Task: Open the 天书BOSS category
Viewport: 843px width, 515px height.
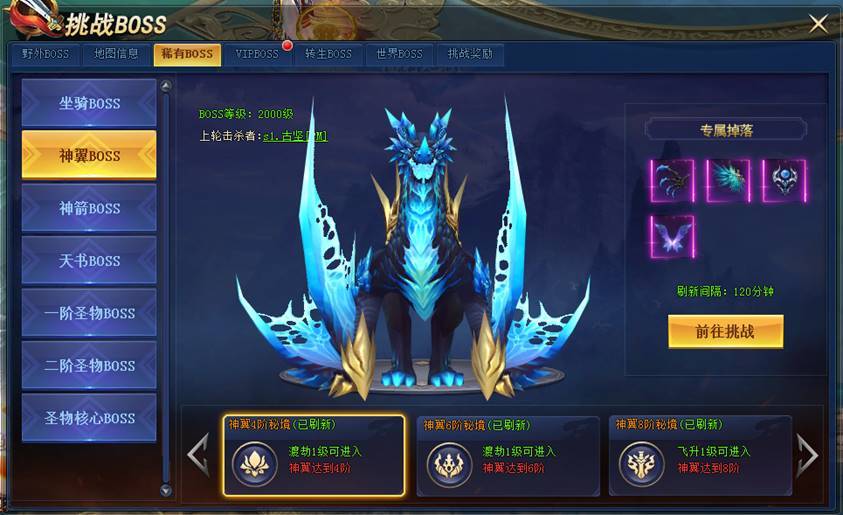Action: pyautogui.click(x=89, y=260)
